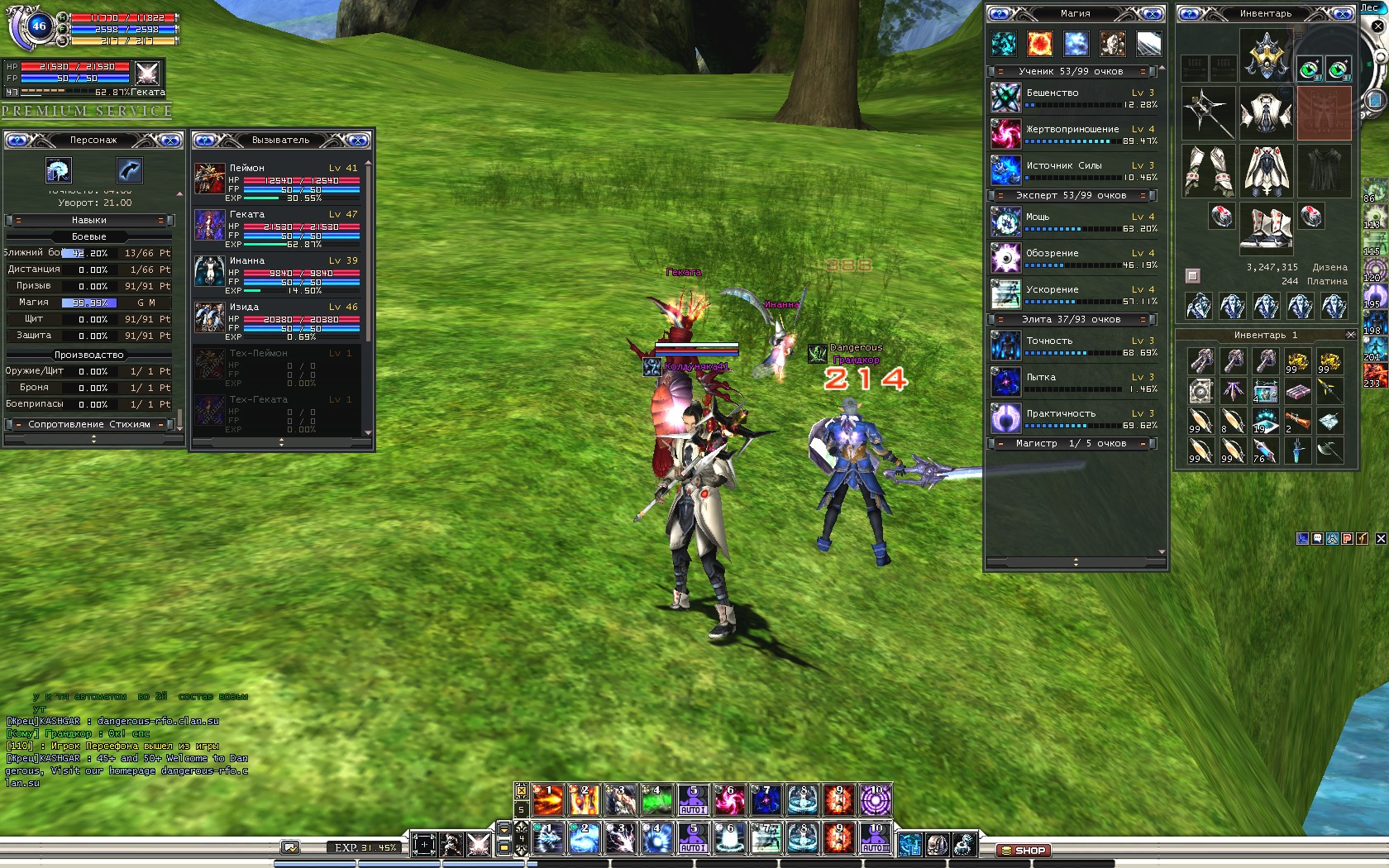
Task: Close the Инвентарь 1 bag panel
Action: point(1350,335)
